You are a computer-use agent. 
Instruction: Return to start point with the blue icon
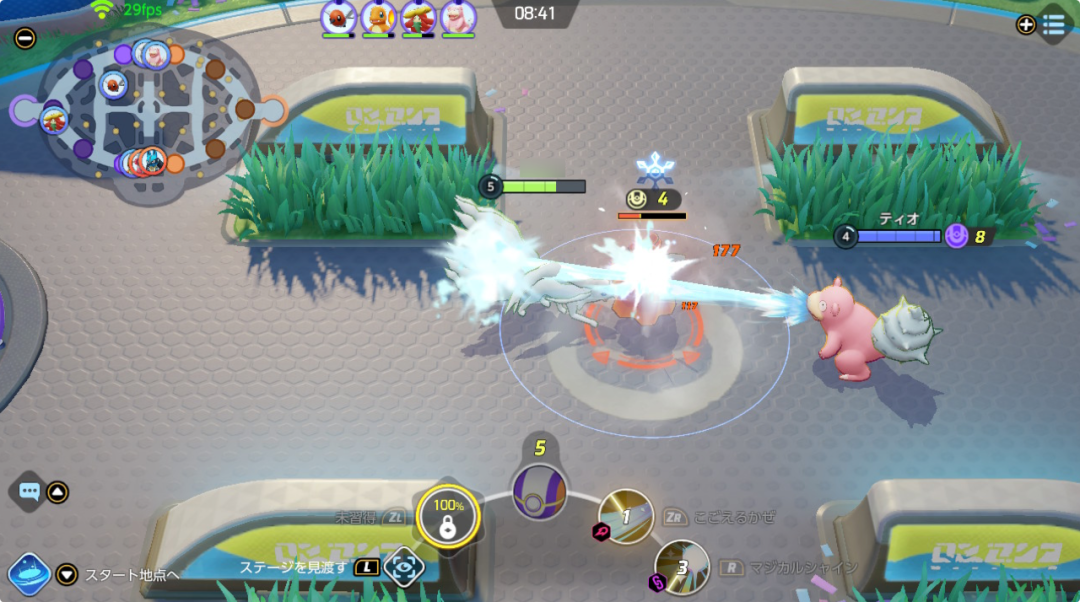pos(28,574)
